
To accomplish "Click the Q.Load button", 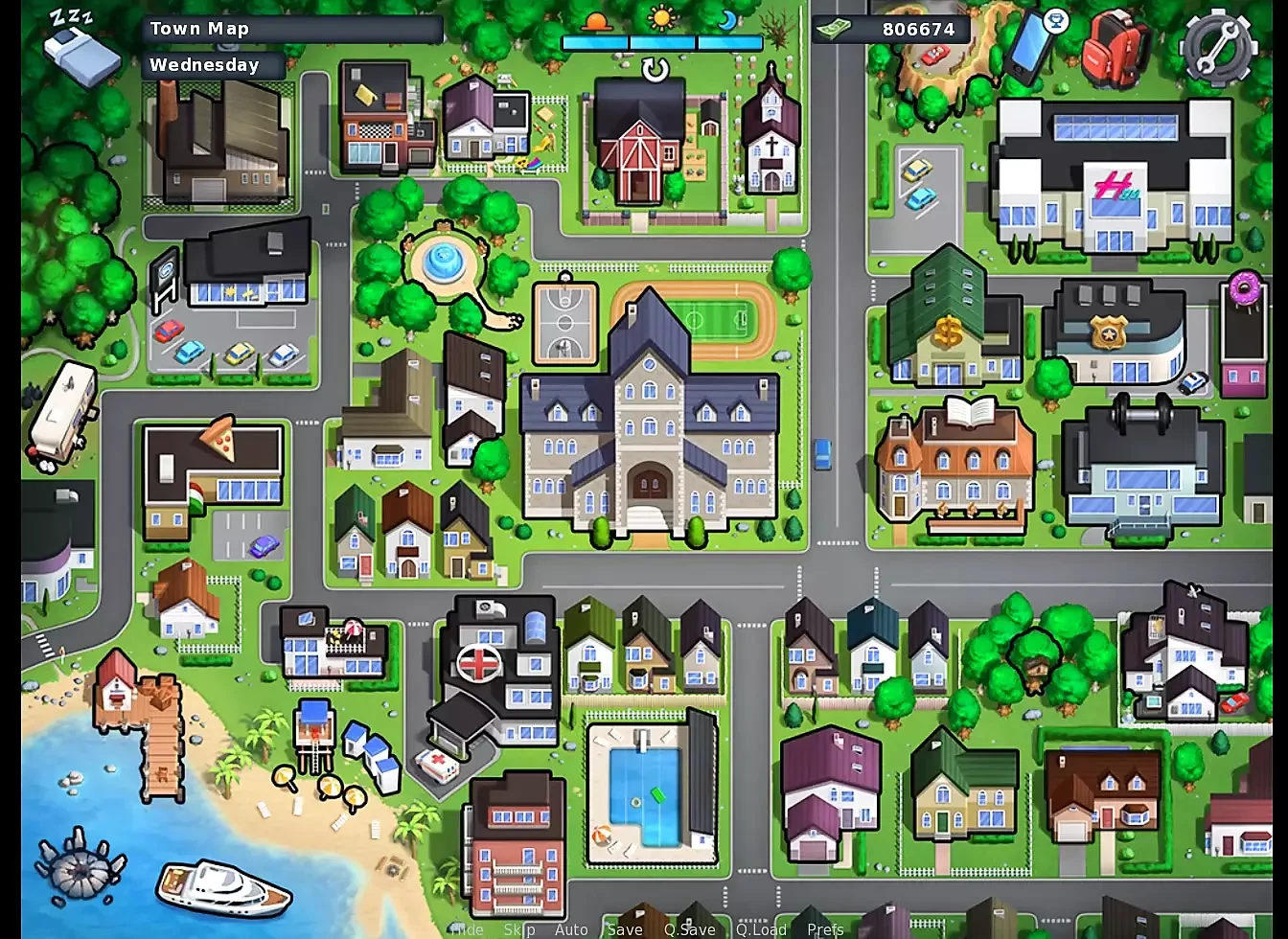I will point(761,929).
